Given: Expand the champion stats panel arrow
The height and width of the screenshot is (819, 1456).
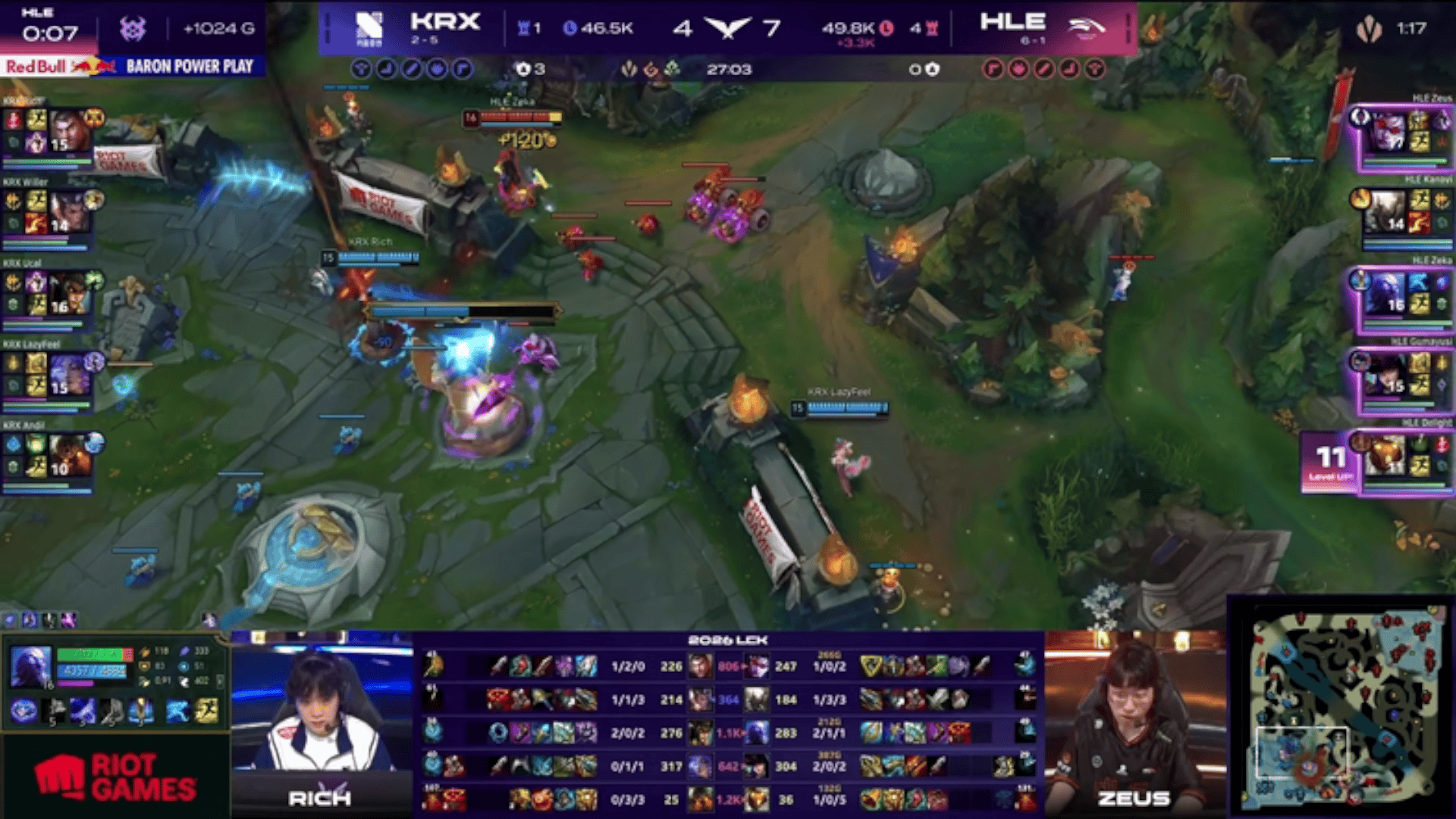Looking at the screenshot, I should click(x=220, y=682).
